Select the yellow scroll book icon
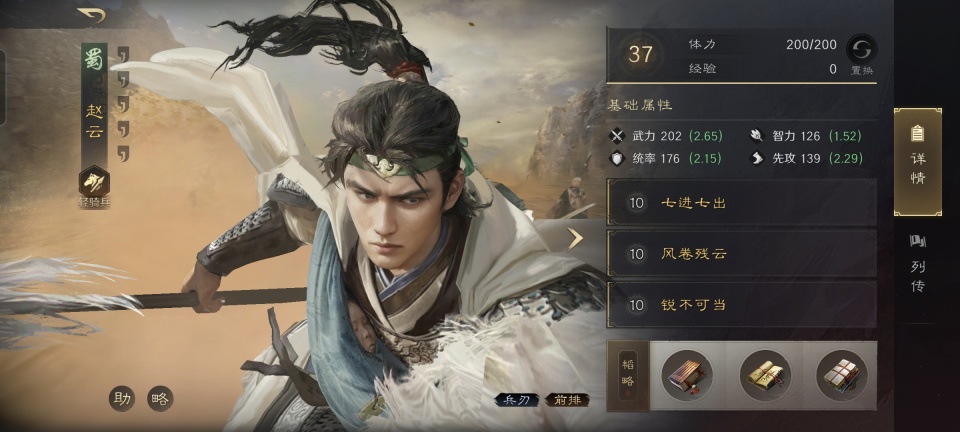 tap(764, 375)
